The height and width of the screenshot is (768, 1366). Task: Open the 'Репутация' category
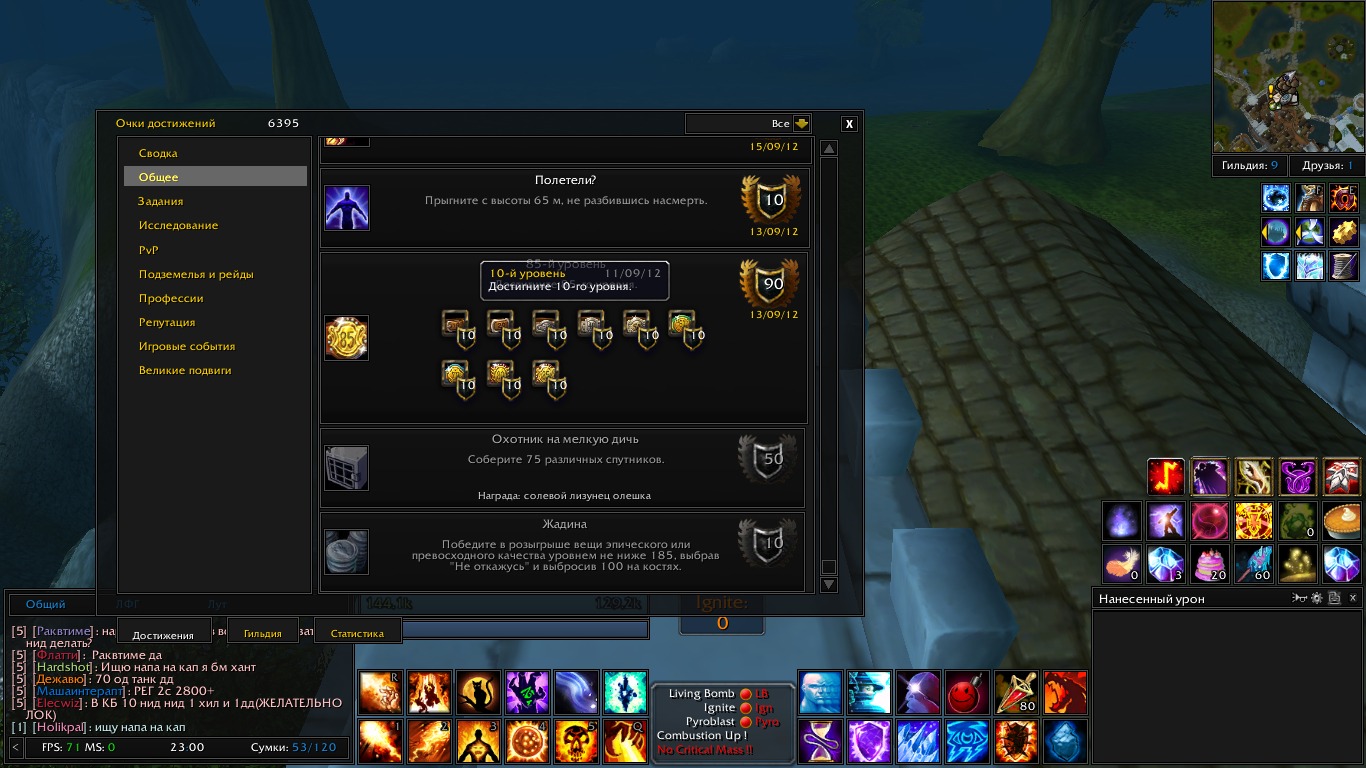tap(167, 322)
